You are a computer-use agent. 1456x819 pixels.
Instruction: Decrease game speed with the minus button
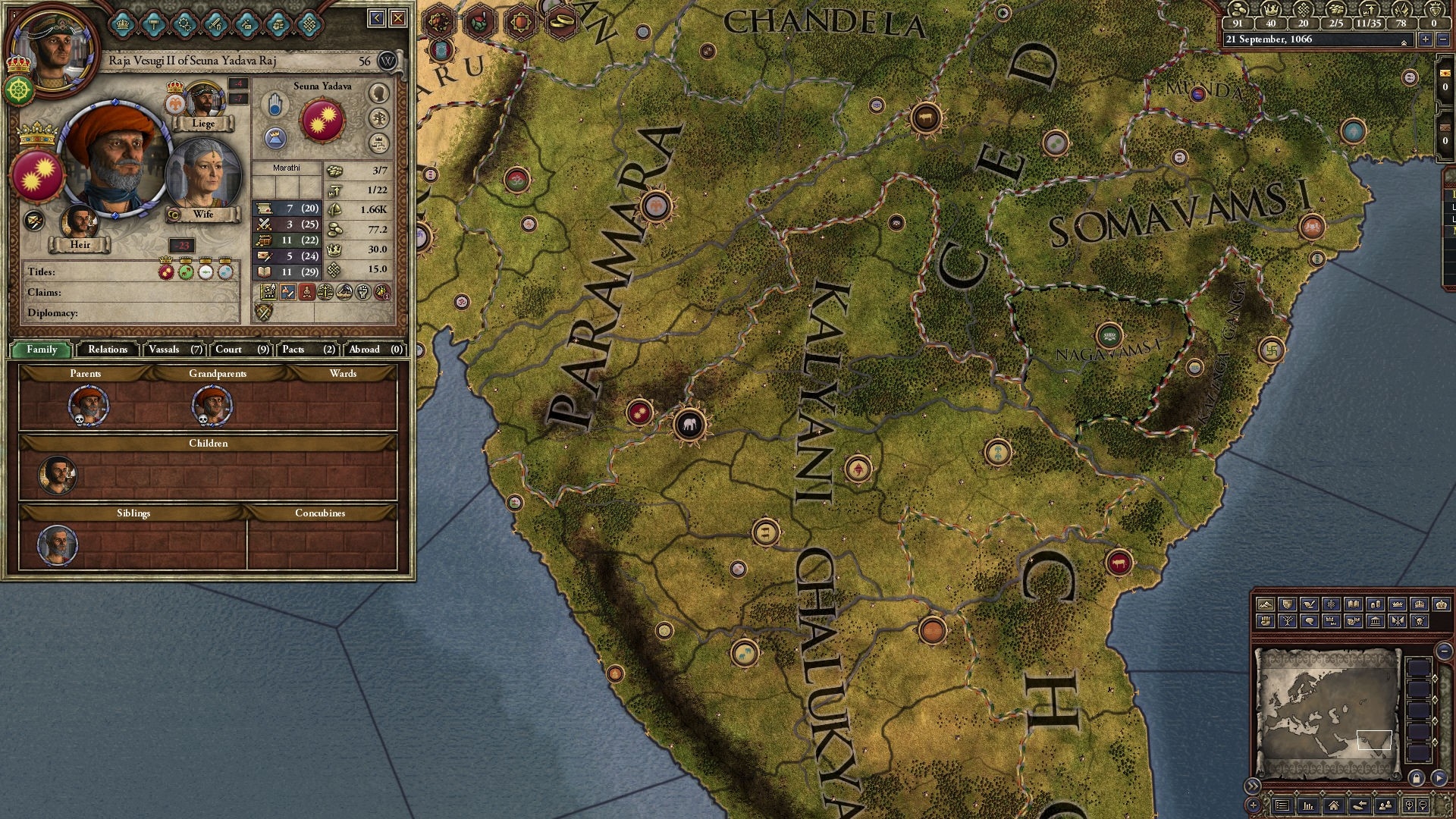click(x=1442, y=39)
